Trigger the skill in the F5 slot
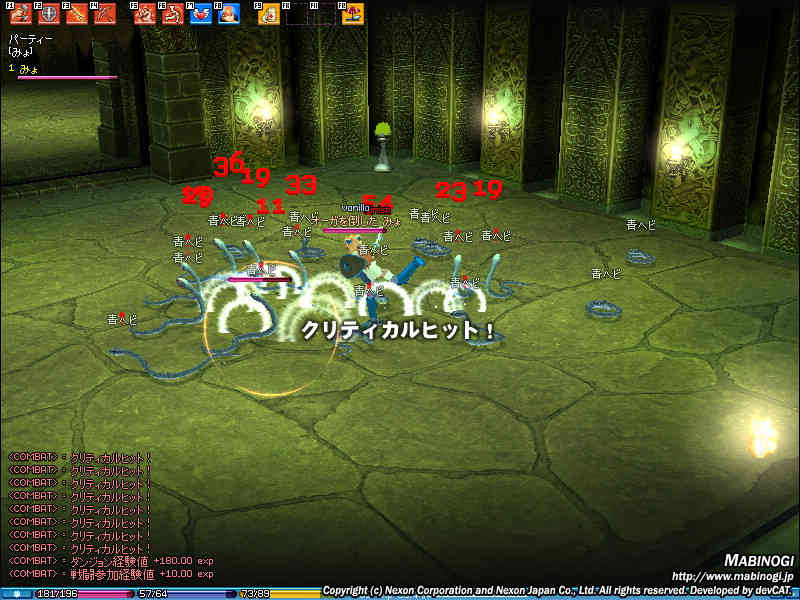Viewport: 800px width, 600px height. (x=145, y=14)
